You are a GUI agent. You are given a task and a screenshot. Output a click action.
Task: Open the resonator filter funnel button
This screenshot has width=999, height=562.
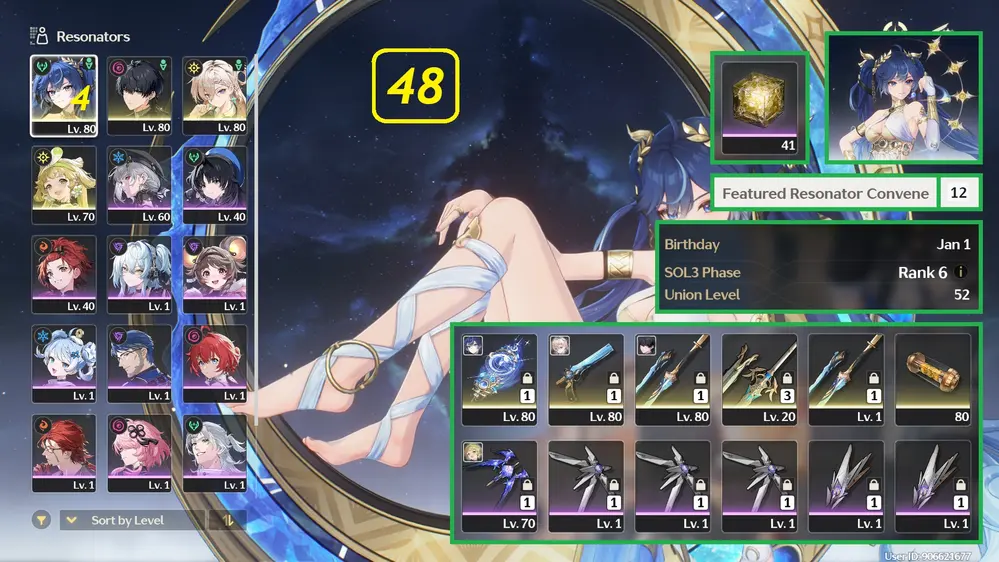[41, 520]
